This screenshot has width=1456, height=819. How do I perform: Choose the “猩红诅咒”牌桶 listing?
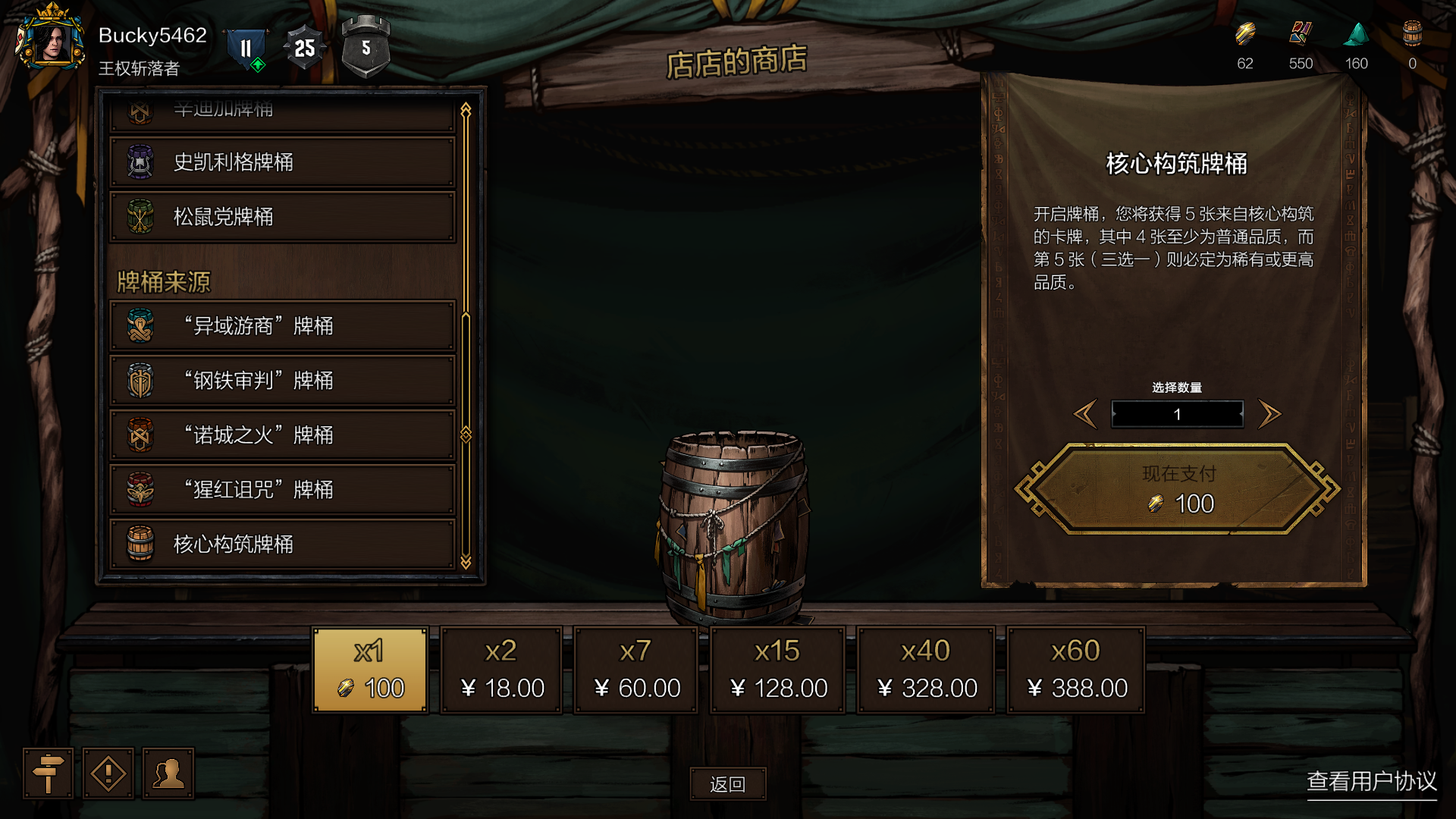(282, 490)
